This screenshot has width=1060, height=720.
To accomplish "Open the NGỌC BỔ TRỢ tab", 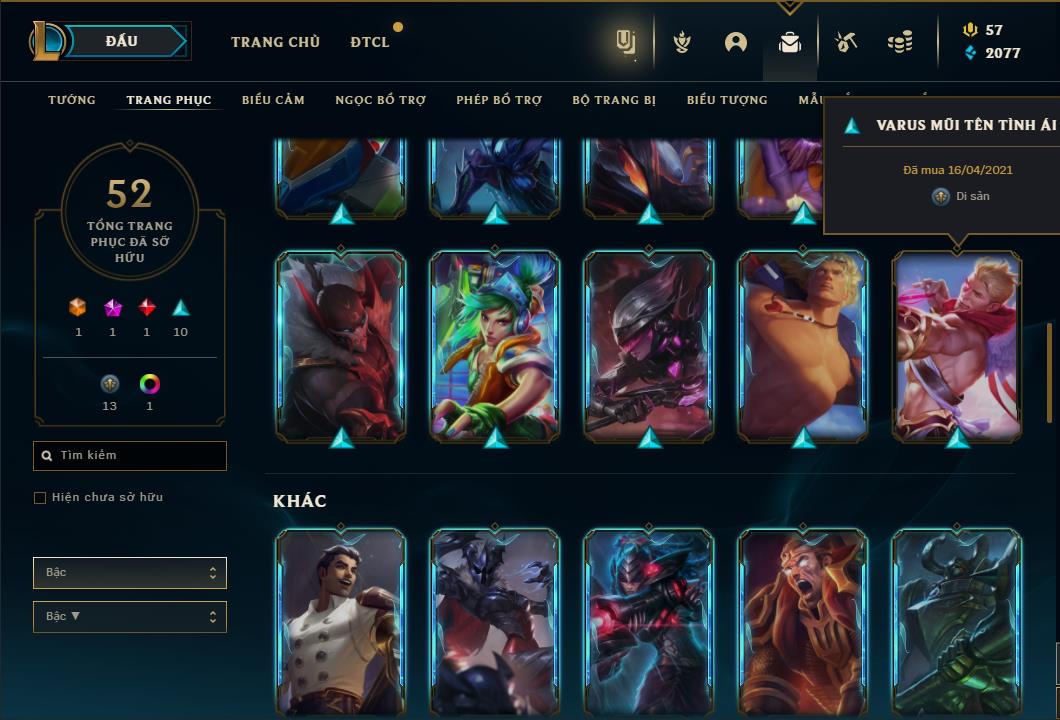I will point(380,100).
